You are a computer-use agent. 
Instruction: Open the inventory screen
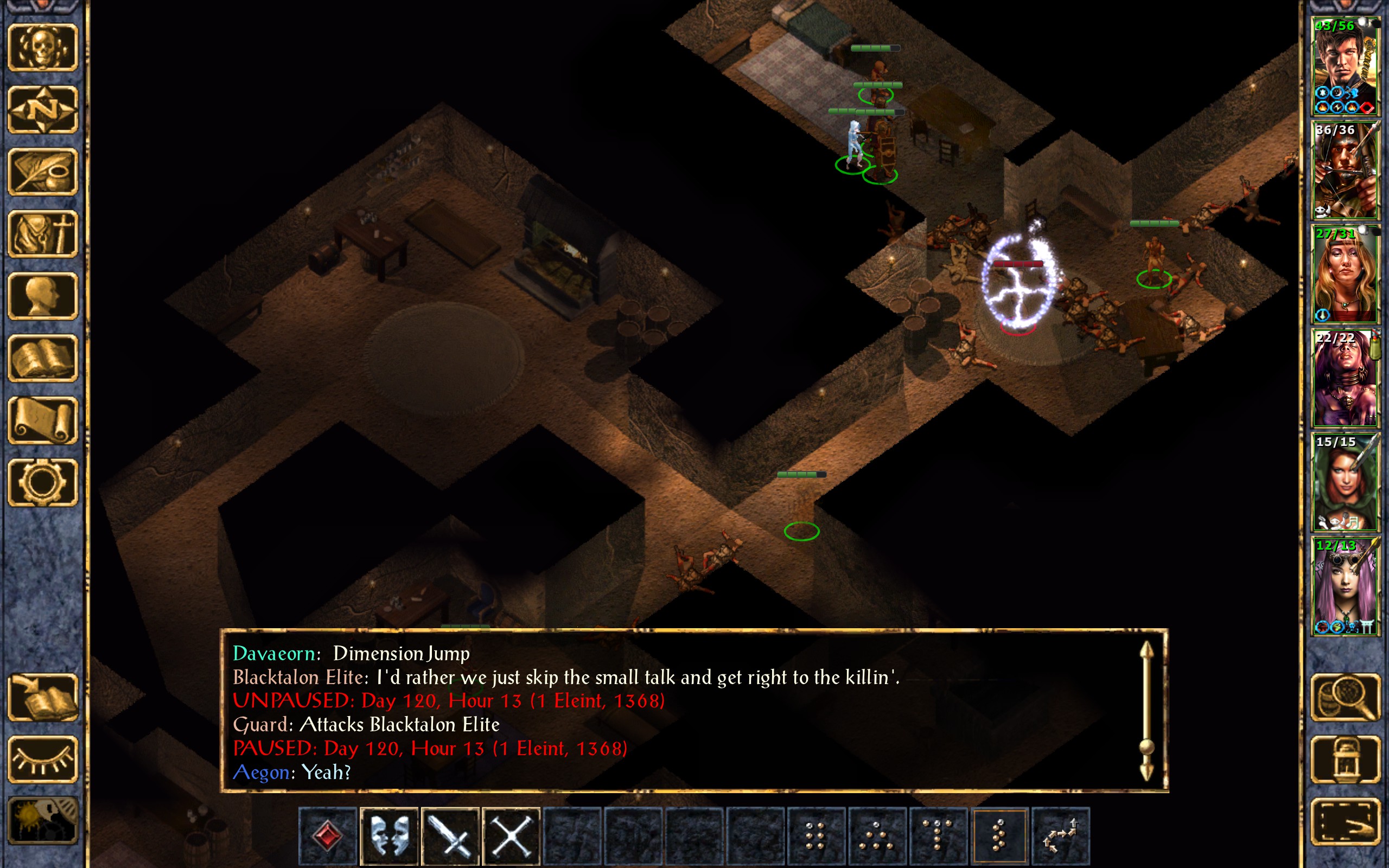[42, 234]
